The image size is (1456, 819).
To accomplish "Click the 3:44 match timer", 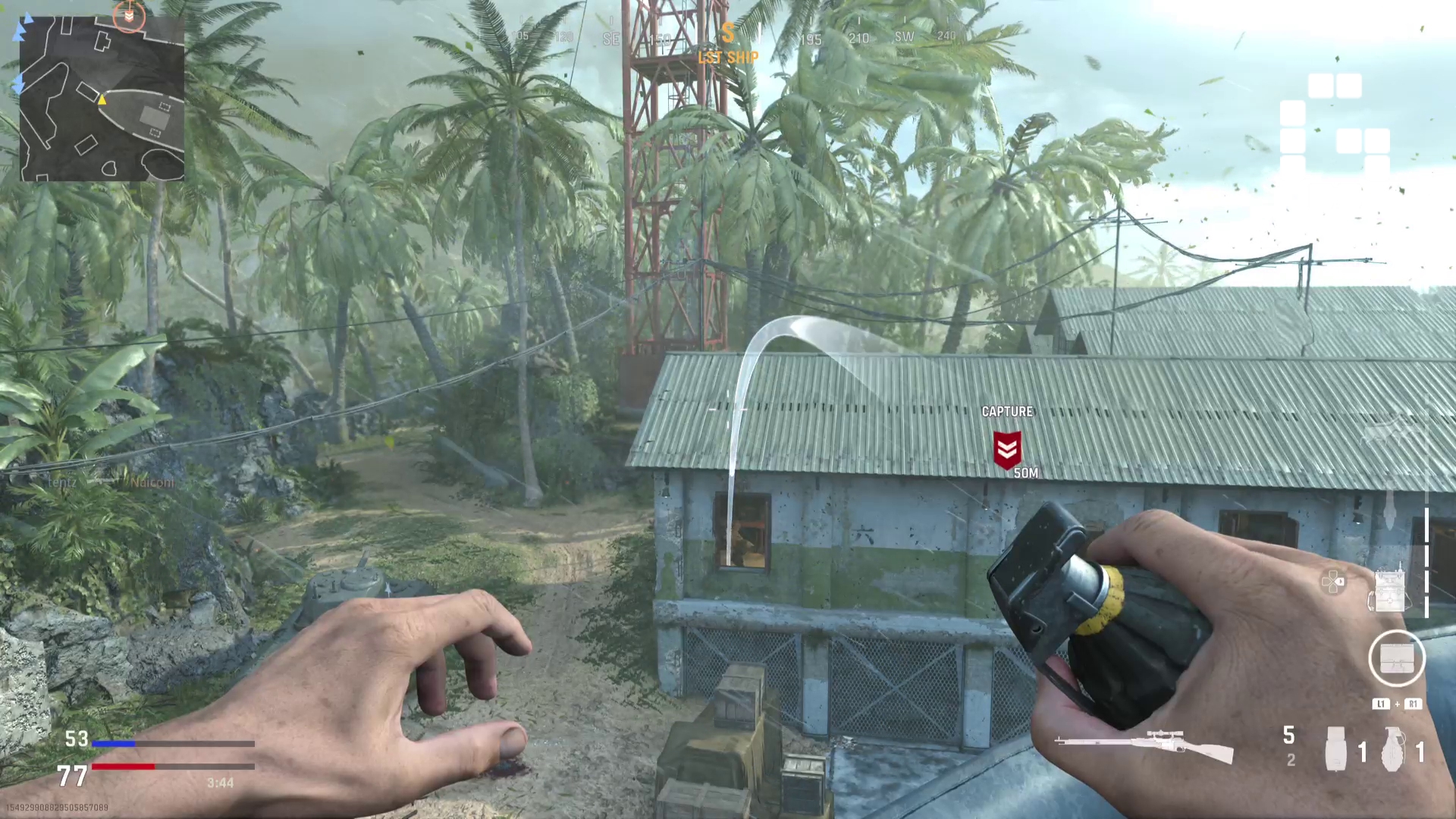I will (221, 782).
